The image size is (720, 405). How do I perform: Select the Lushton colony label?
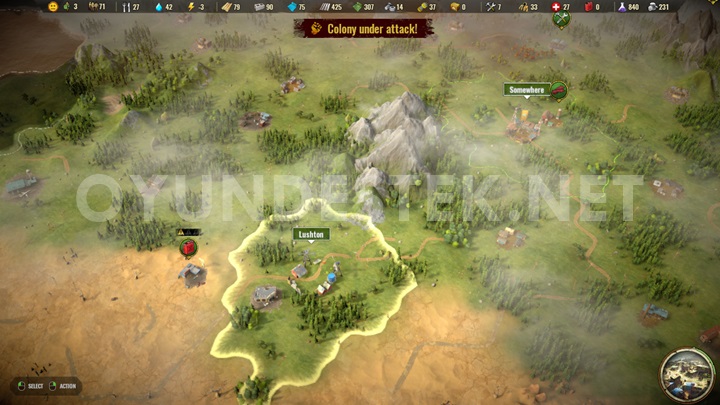click(311, 234)
